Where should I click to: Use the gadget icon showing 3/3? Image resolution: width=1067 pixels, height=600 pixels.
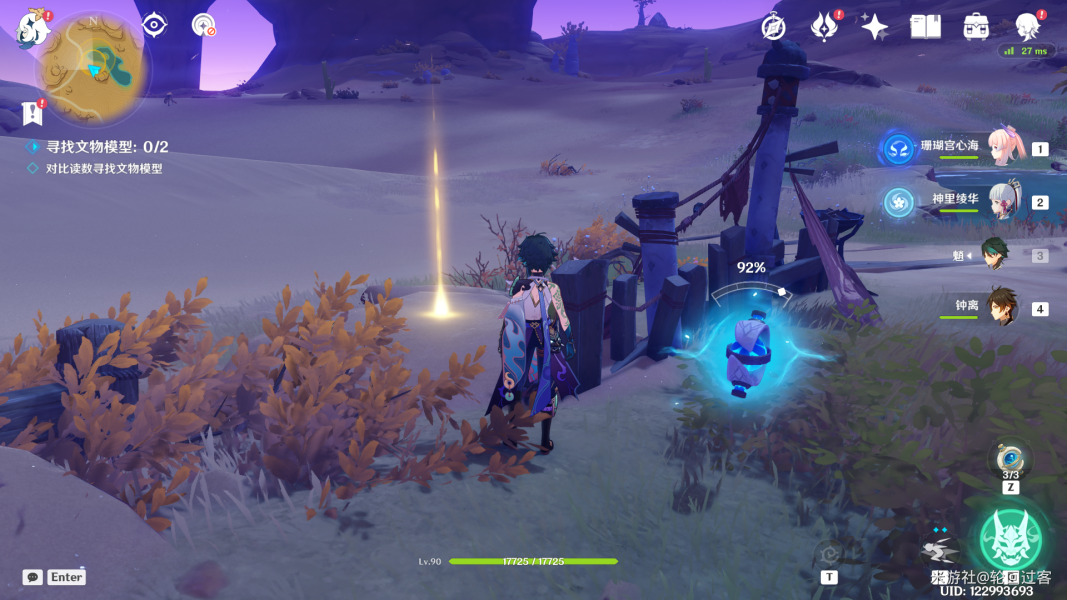pos(1010,460)
